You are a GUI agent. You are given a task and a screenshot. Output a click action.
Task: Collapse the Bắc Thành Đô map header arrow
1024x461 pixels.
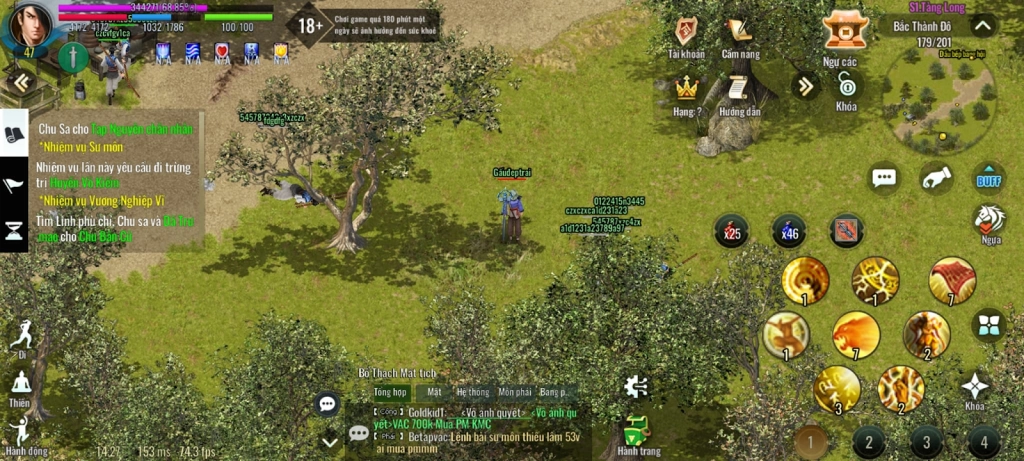pos(983,26)
